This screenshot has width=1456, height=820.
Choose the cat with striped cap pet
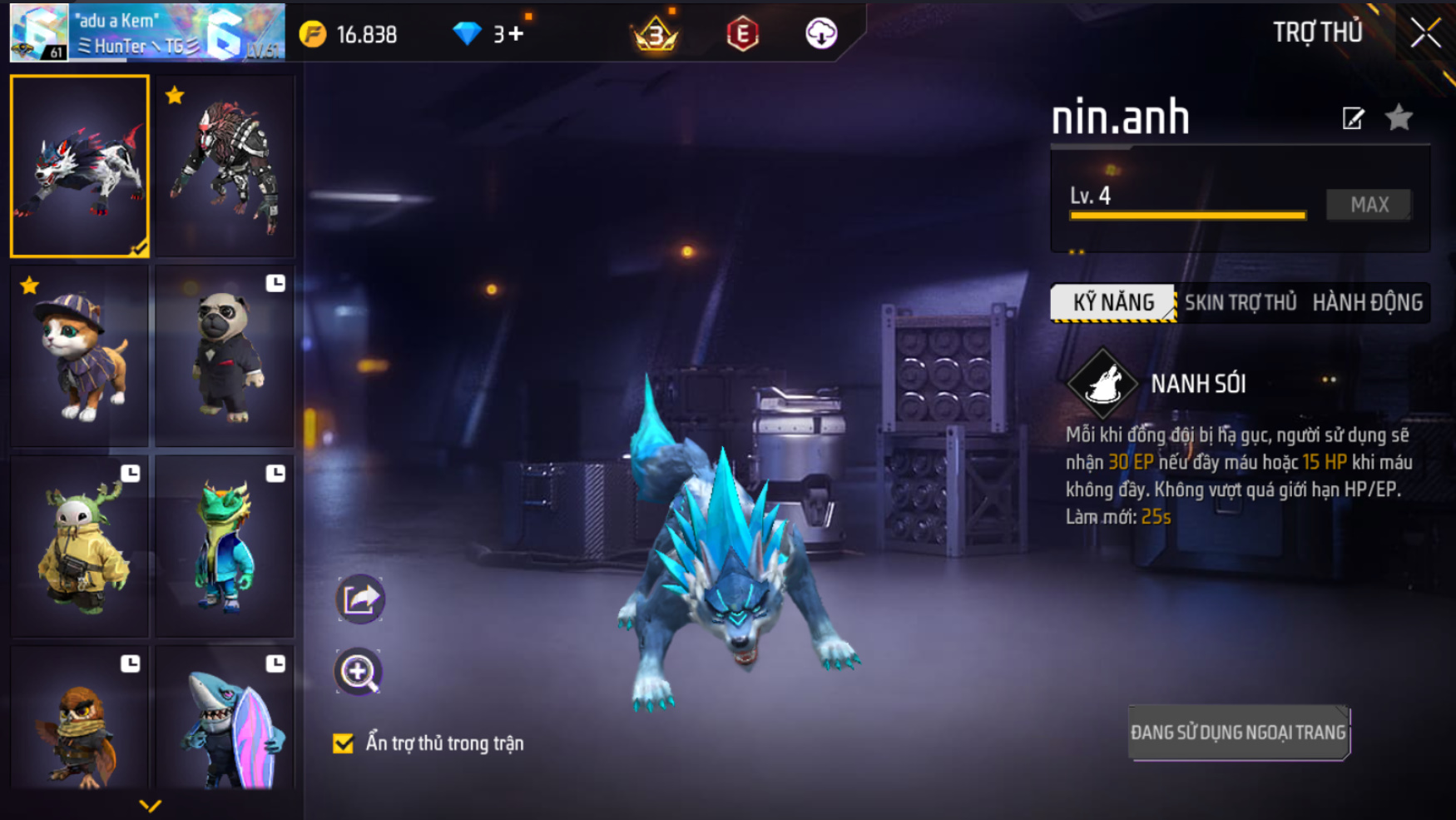80,356
